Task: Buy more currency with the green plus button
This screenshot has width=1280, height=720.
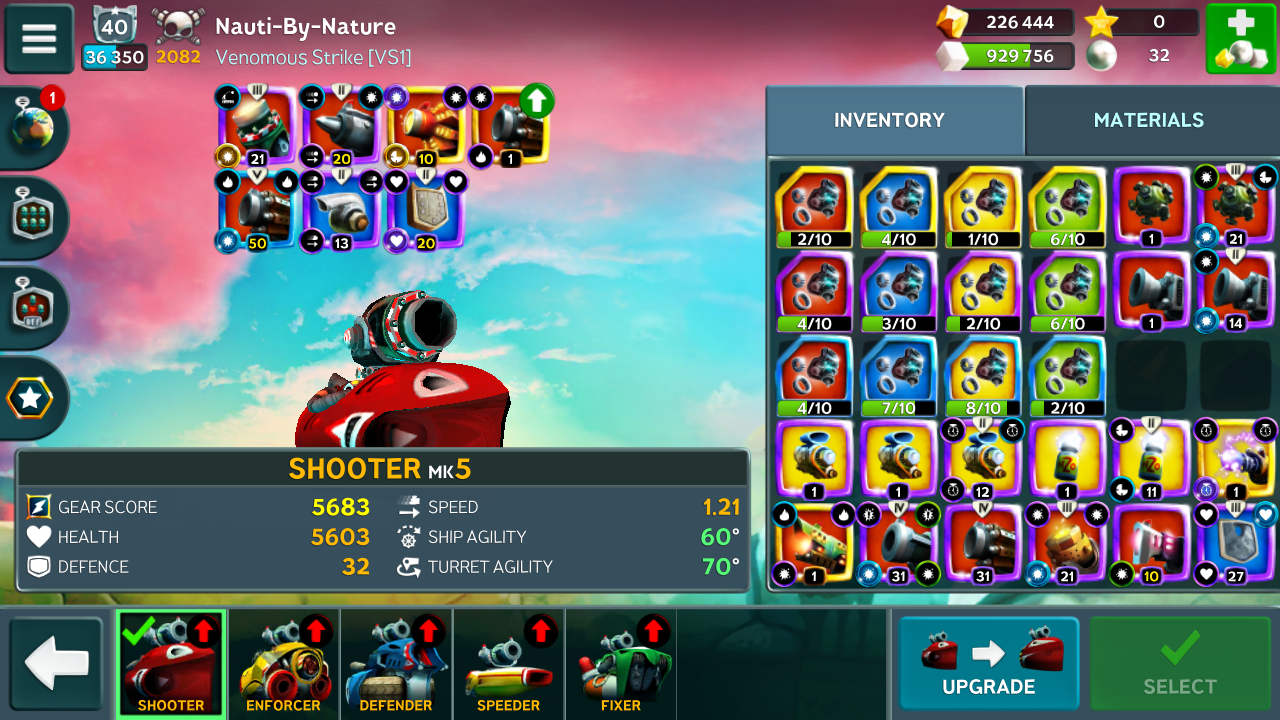Action: [x=1240, y=38]
